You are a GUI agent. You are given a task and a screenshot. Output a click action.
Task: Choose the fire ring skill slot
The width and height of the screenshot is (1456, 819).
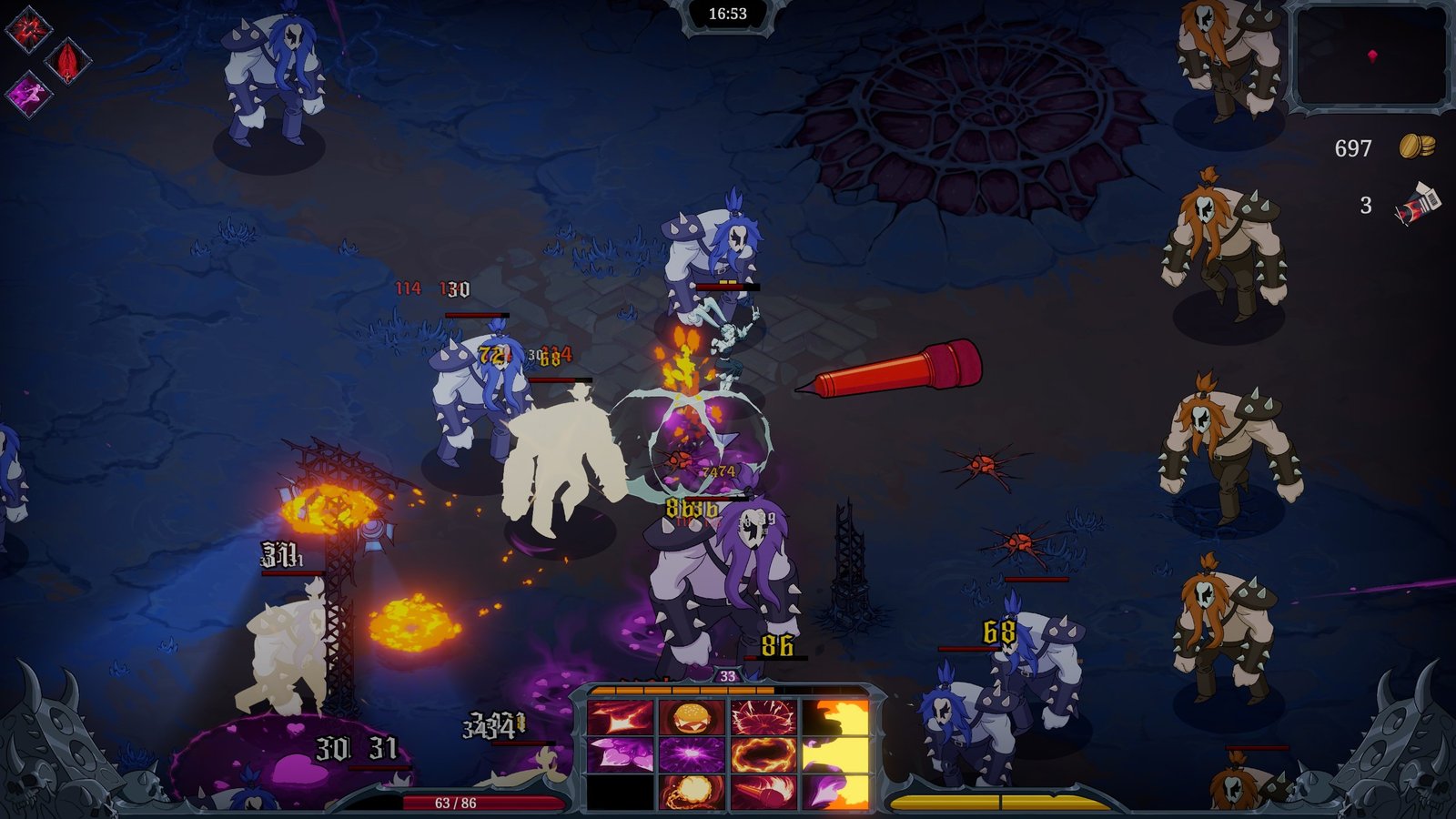click(x=763, y=754)
